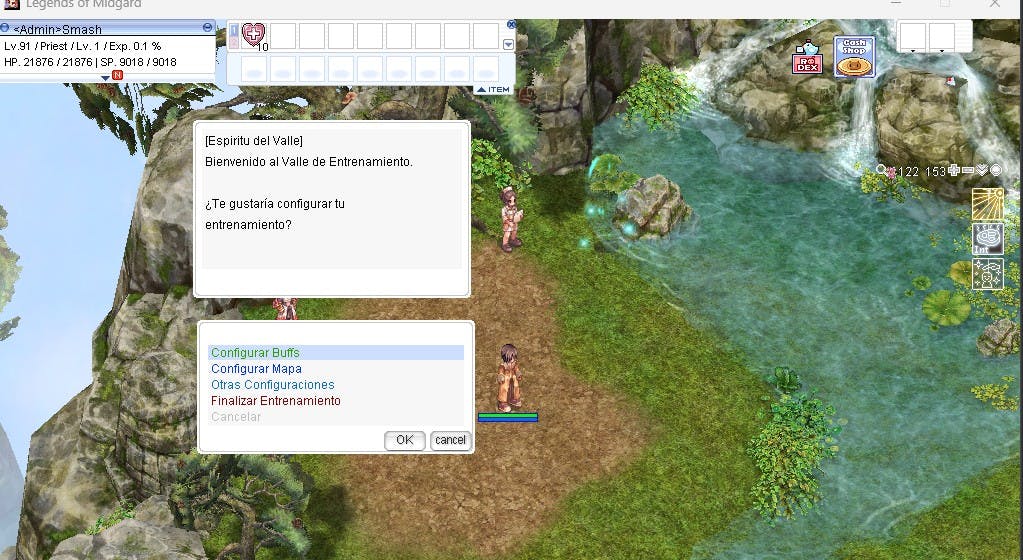The width and height of the screenshot is (1023, 560).
Task: Choose the Cancelar menu entry
Action: [236, 417]
